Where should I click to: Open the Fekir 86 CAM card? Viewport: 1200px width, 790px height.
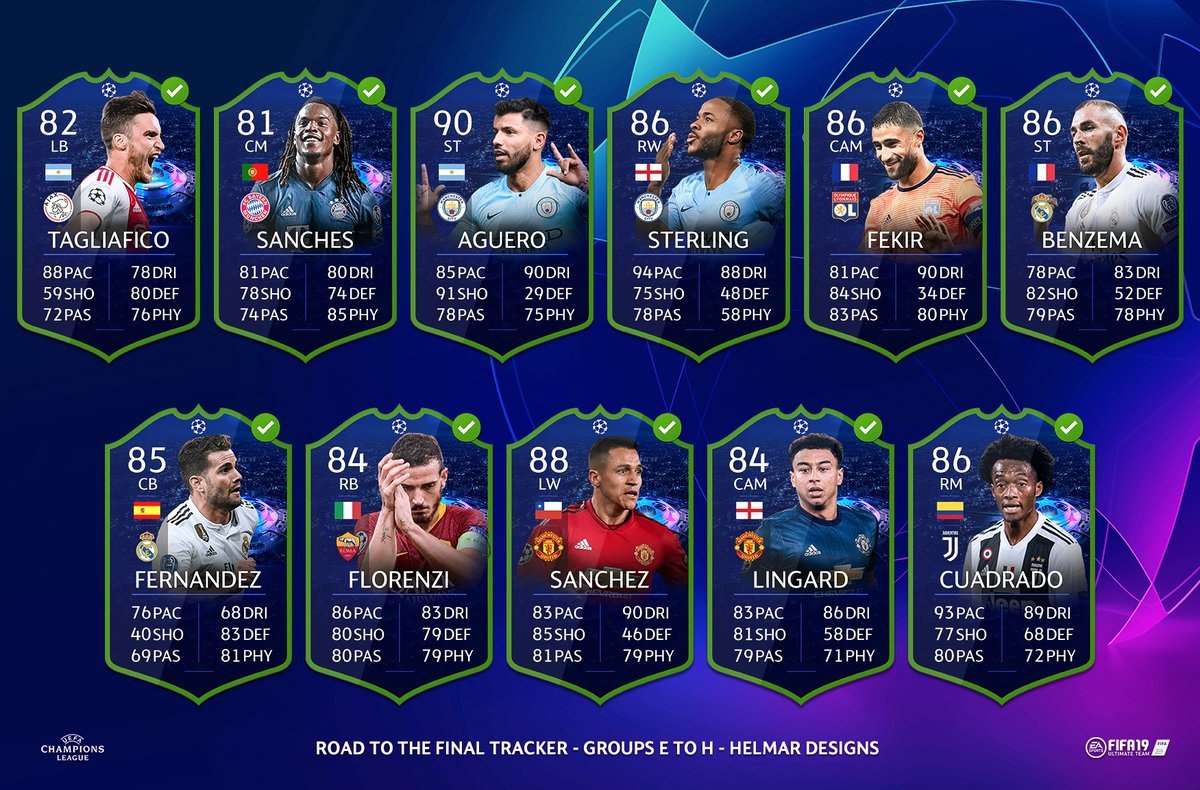click(x=895, y=215)
